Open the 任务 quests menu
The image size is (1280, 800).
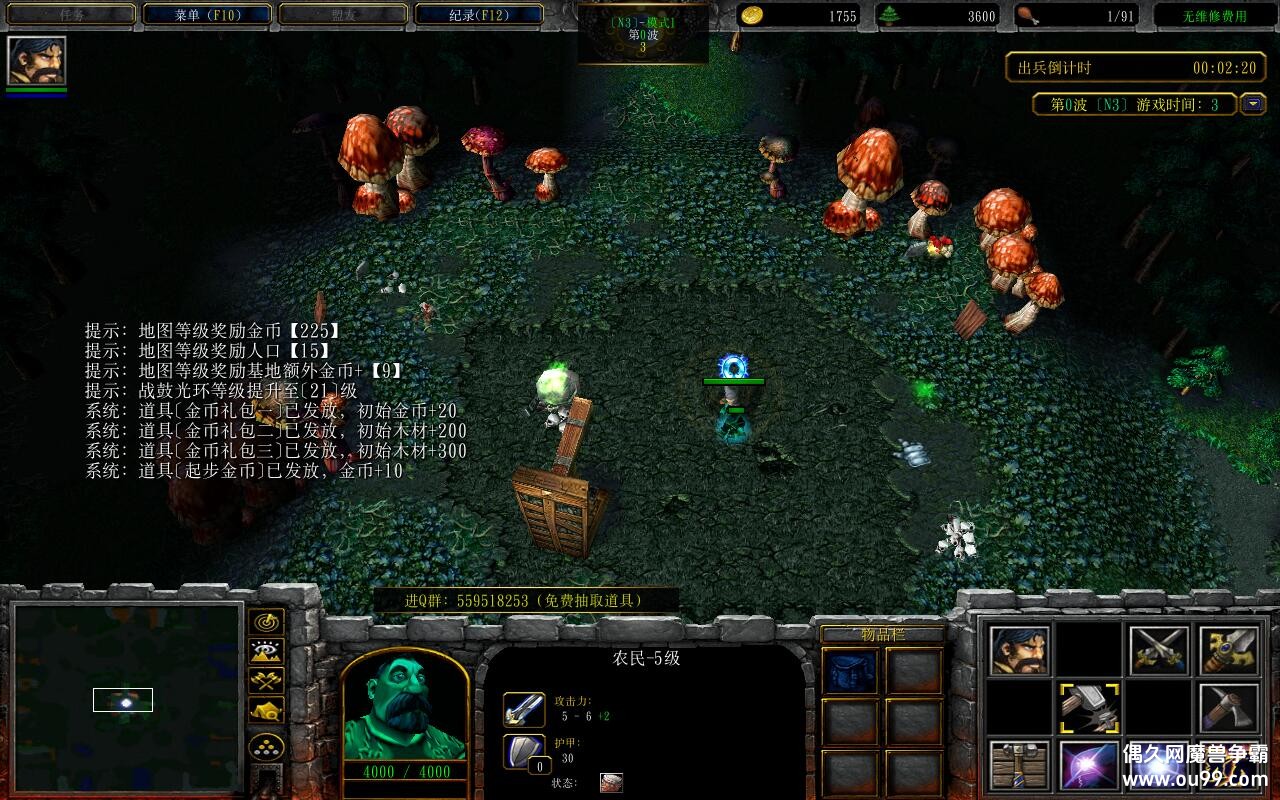(71, 15)
